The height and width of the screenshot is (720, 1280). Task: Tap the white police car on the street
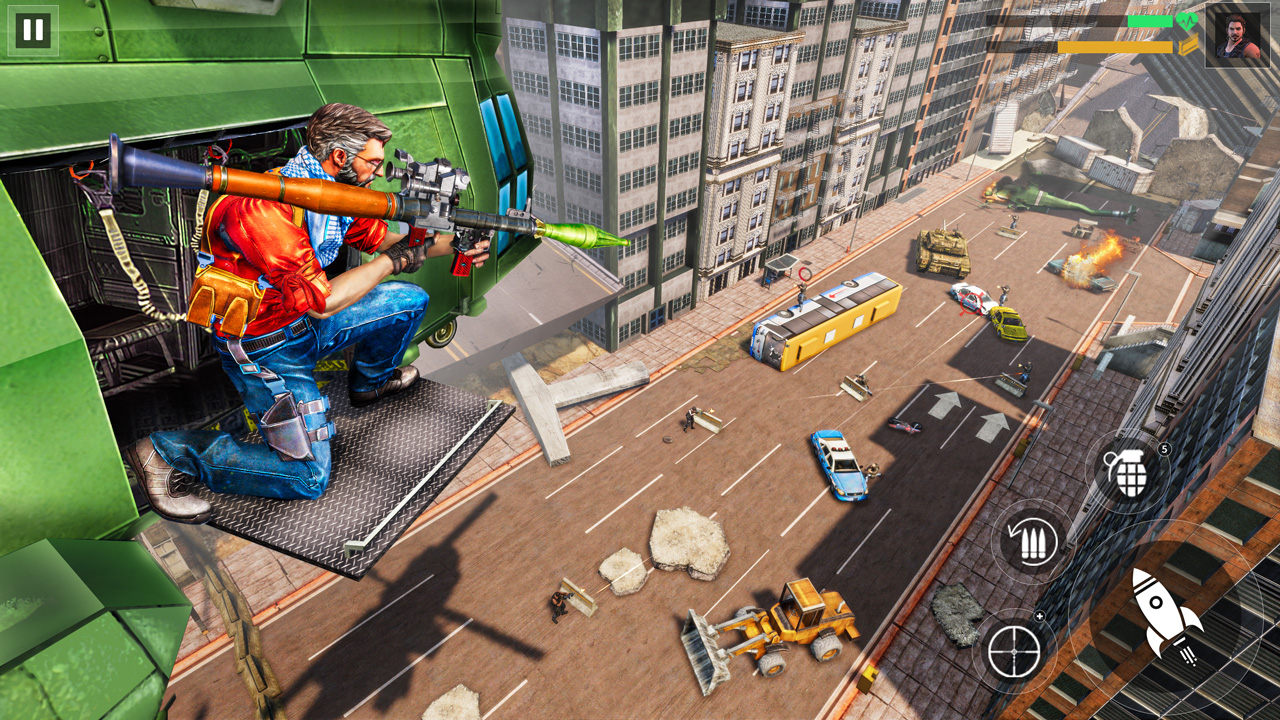tap(970, 298)
